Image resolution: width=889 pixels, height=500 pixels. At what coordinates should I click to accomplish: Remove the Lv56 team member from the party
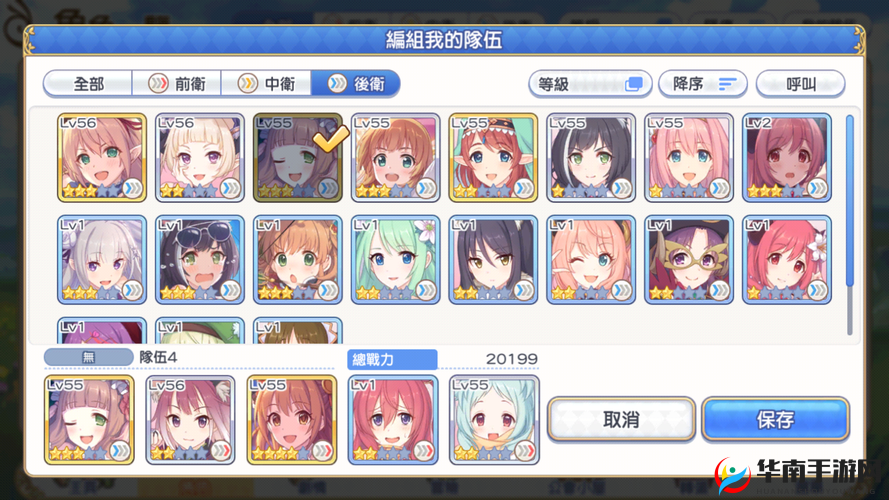(x=191, y=419)
